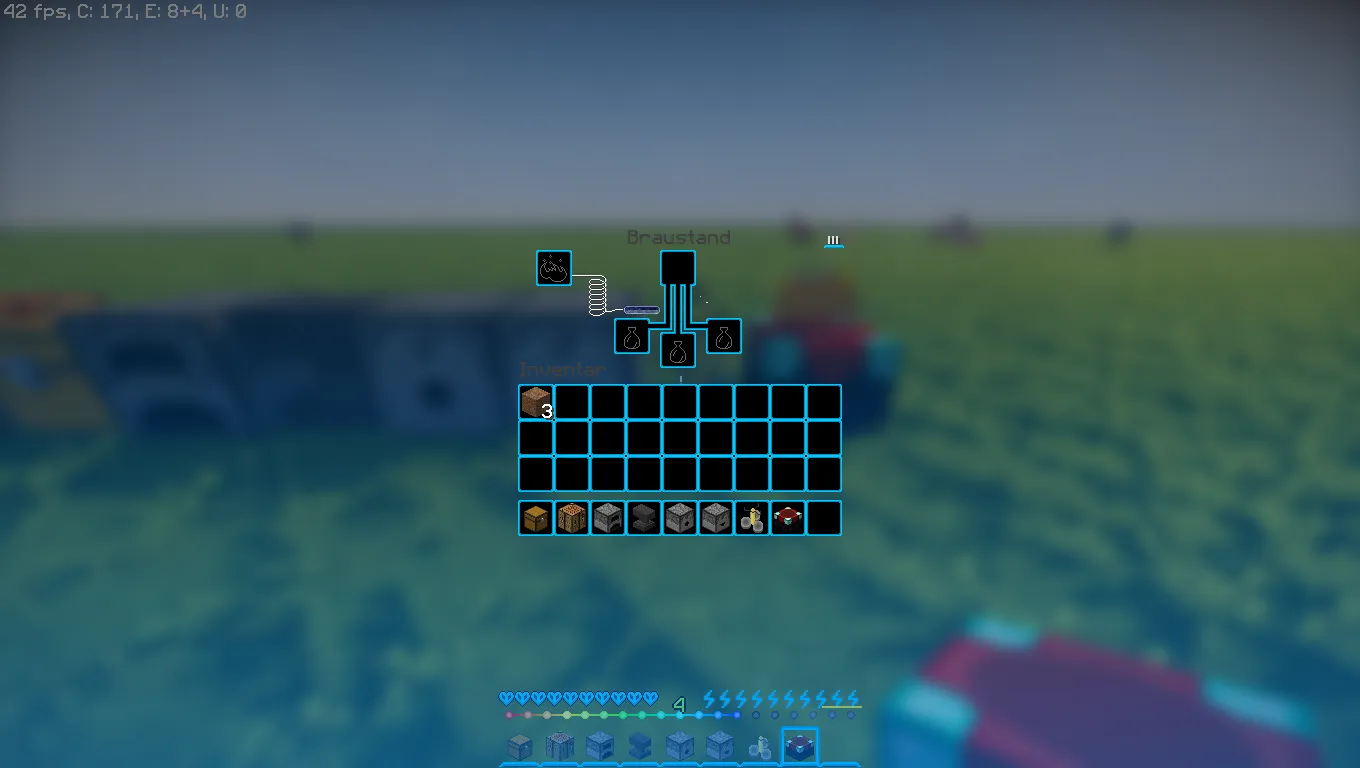Click the ingredient slot above the stand
The width and height of the screenshot is (1360, 768).
679,268
